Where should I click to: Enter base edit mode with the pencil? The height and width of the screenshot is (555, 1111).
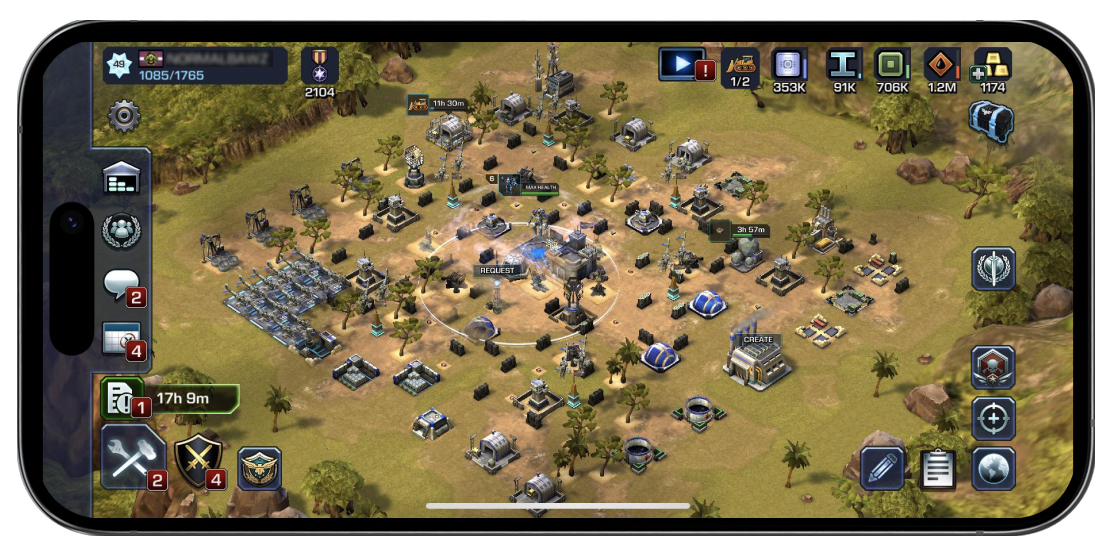(883, 468)
